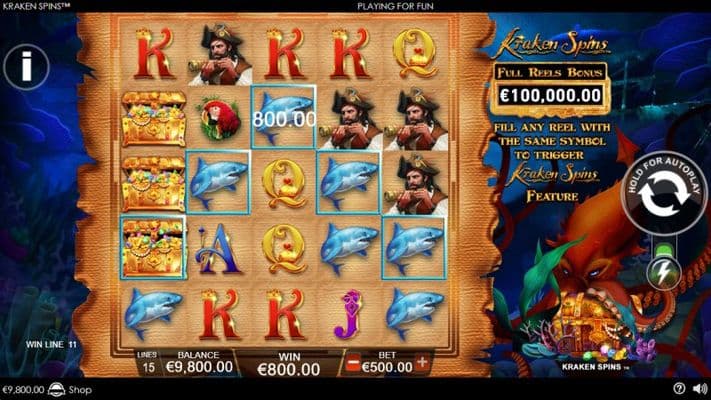Decrease the bet with the minus button

[x=352, y=364]
